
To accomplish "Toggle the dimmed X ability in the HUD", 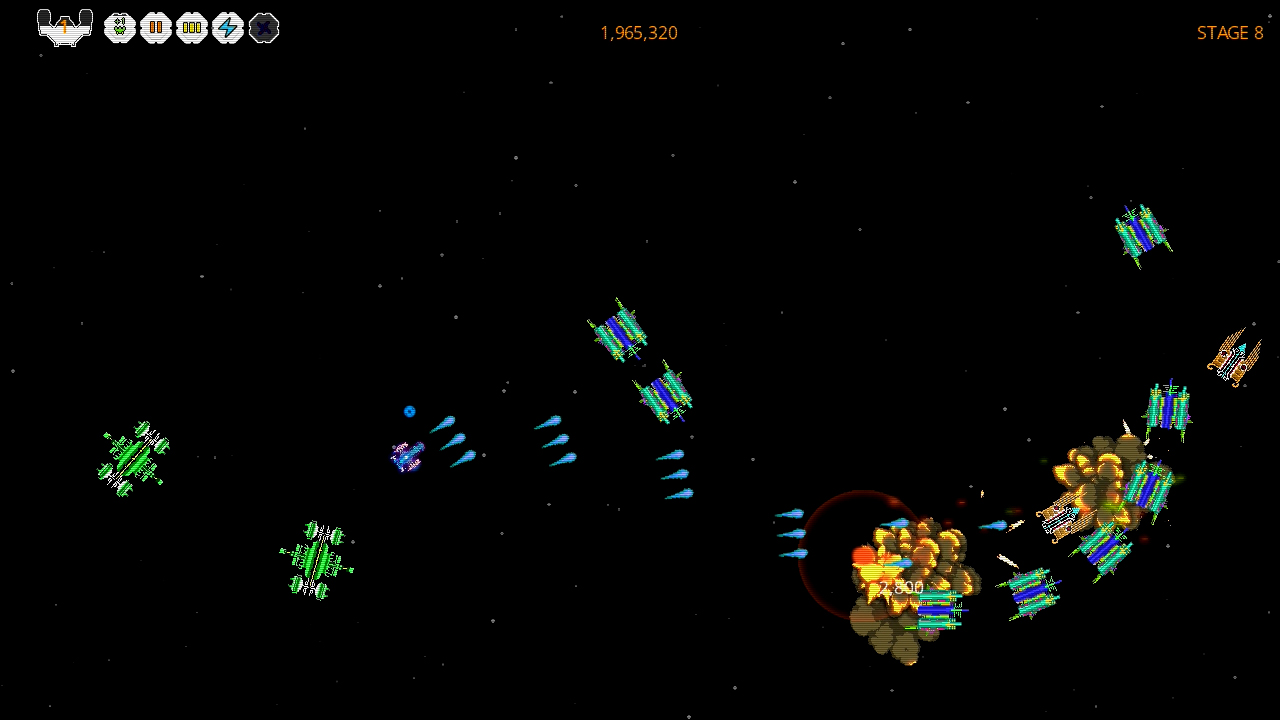I will [264, 28].
